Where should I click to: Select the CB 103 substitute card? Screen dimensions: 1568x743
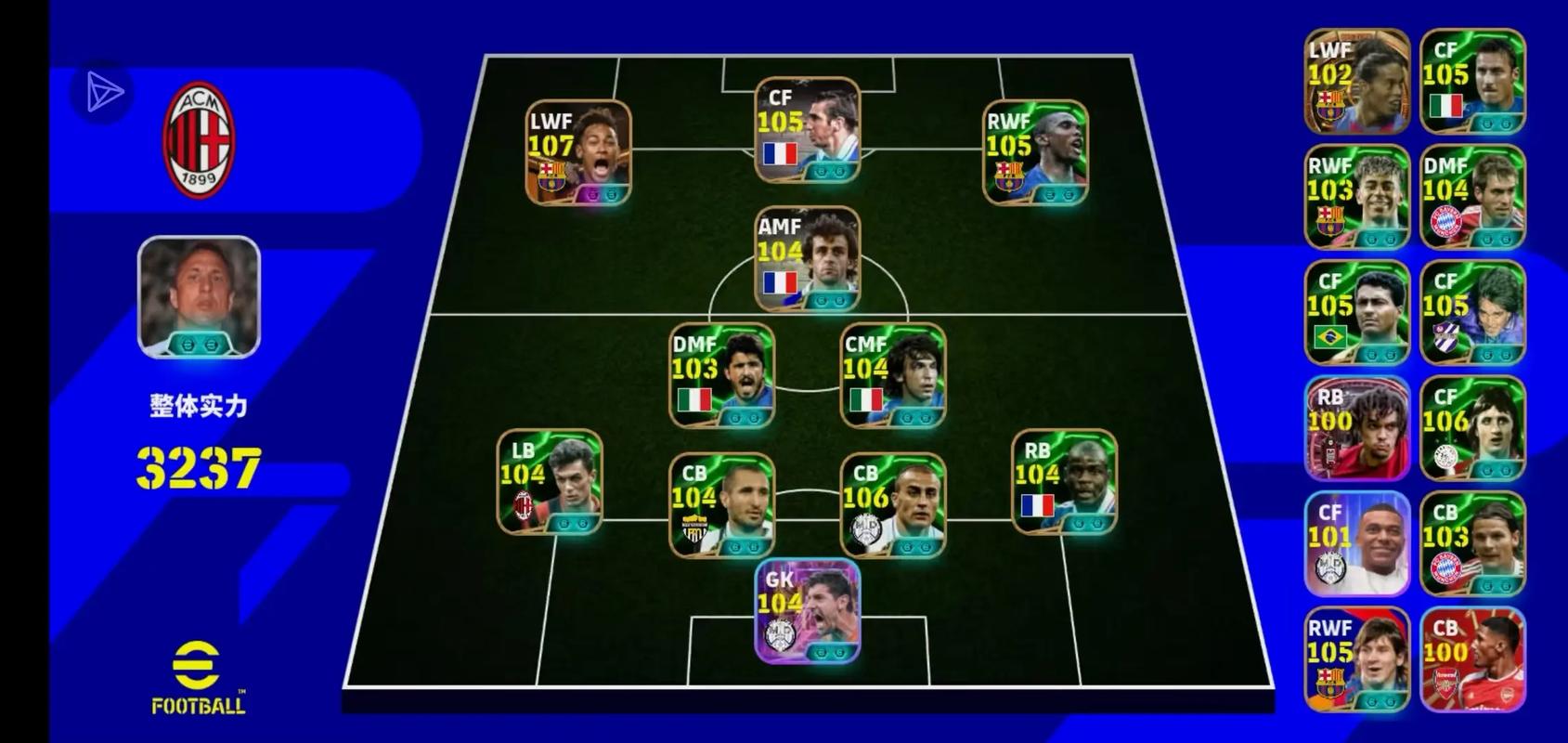coord(1471,543)
